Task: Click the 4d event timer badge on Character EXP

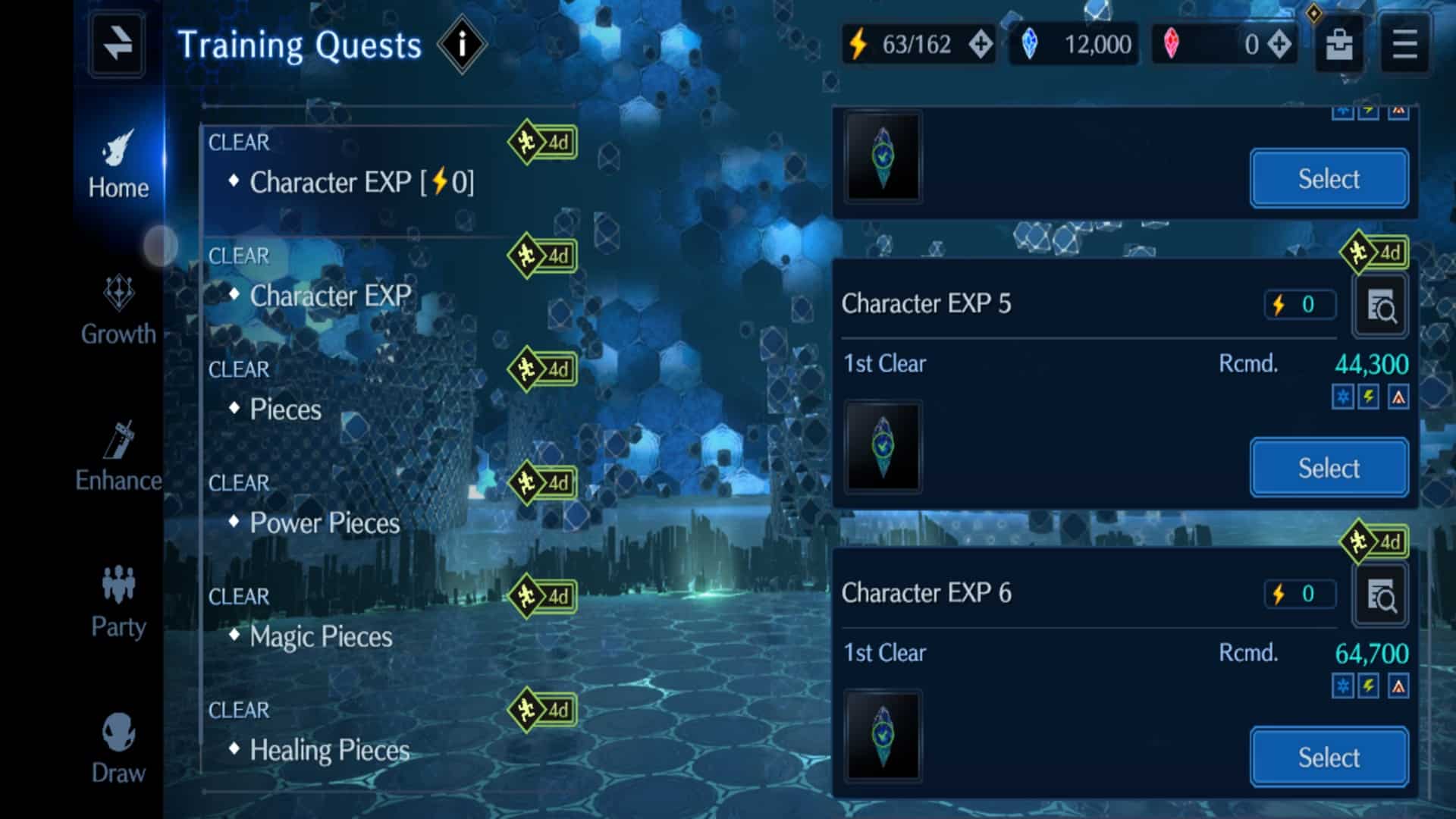Action: [x=541, y=256]
